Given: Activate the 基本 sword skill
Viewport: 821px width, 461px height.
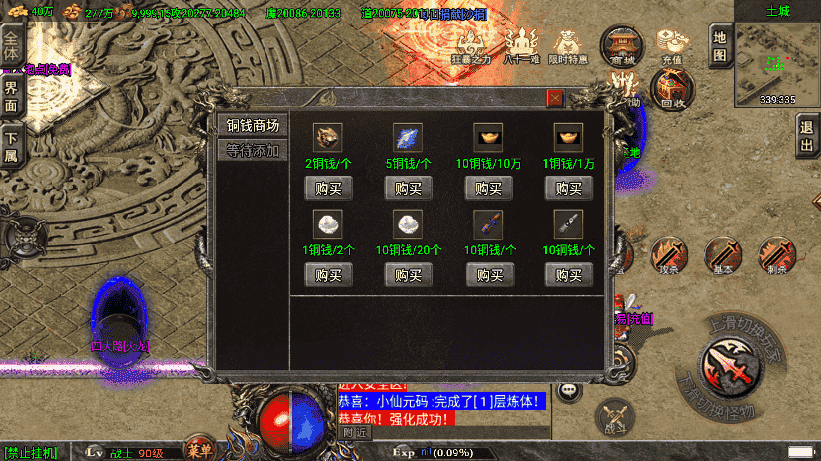Looking at the screenshot, I should 722,256.
